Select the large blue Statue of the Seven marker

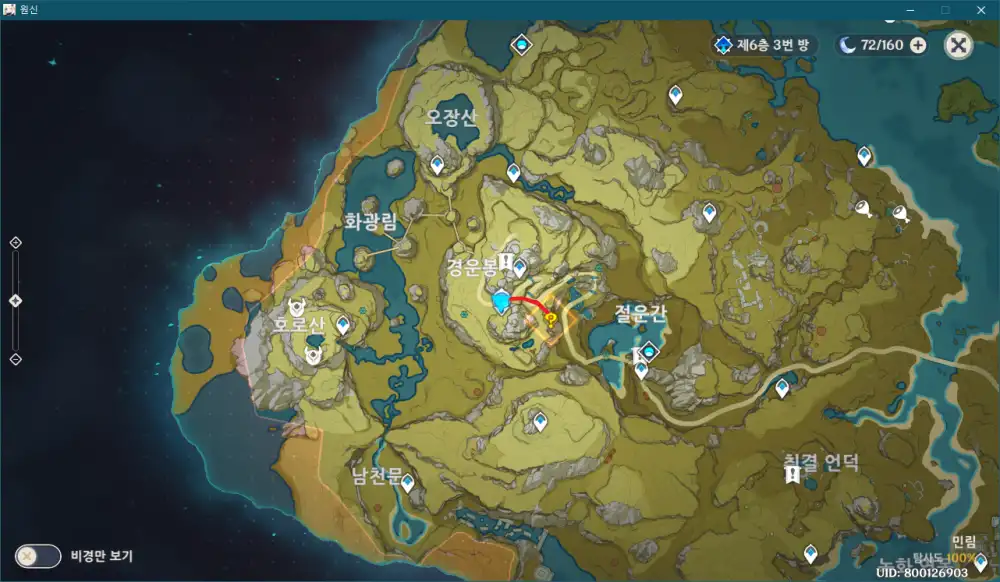coord(502,301)
